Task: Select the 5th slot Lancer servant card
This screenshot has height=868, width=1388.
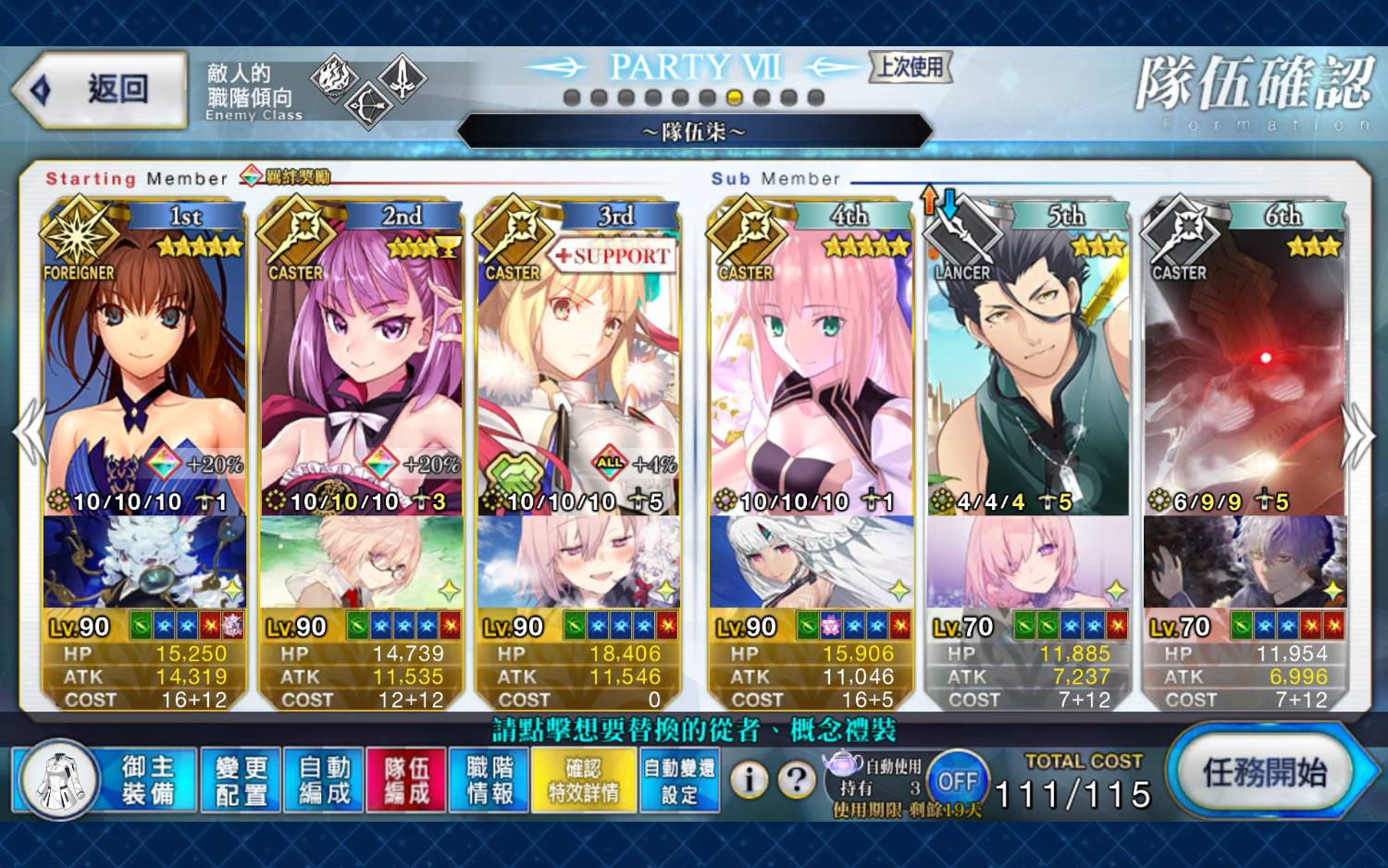Action: (x=1027, y=370)
